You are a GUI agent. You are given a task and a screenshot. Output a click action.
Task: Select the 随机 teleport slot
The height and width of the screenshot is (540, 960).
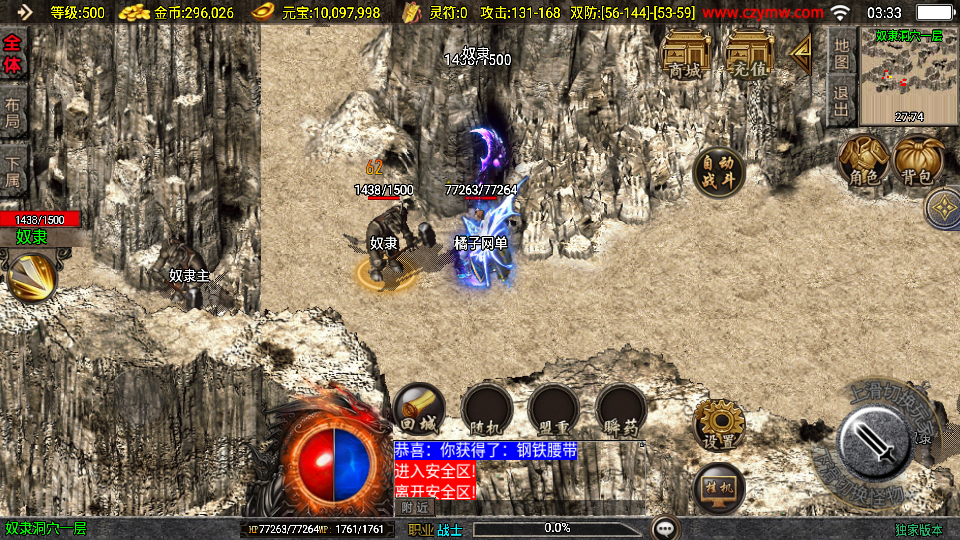(x=487, y=409)
